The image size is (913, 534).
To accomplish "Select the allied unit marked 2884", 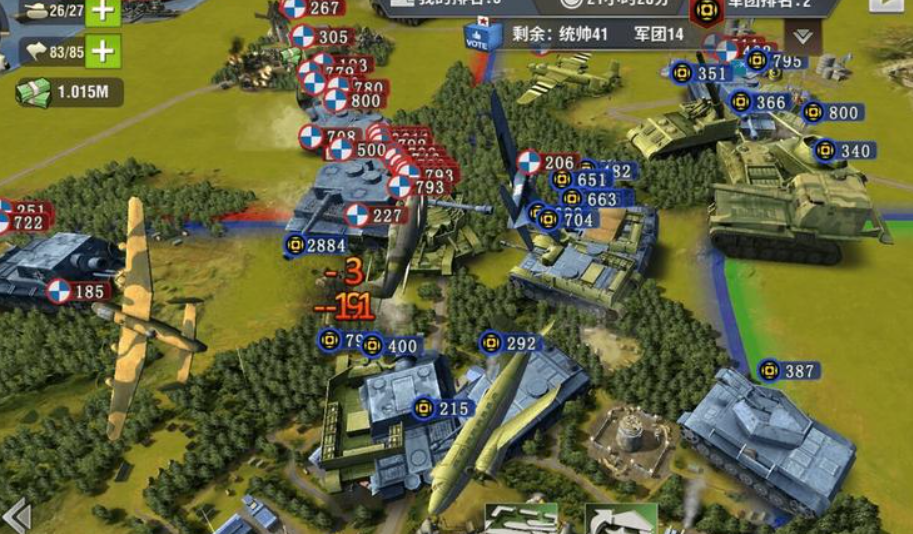I will pyautogui.click(x=315, y=245).
